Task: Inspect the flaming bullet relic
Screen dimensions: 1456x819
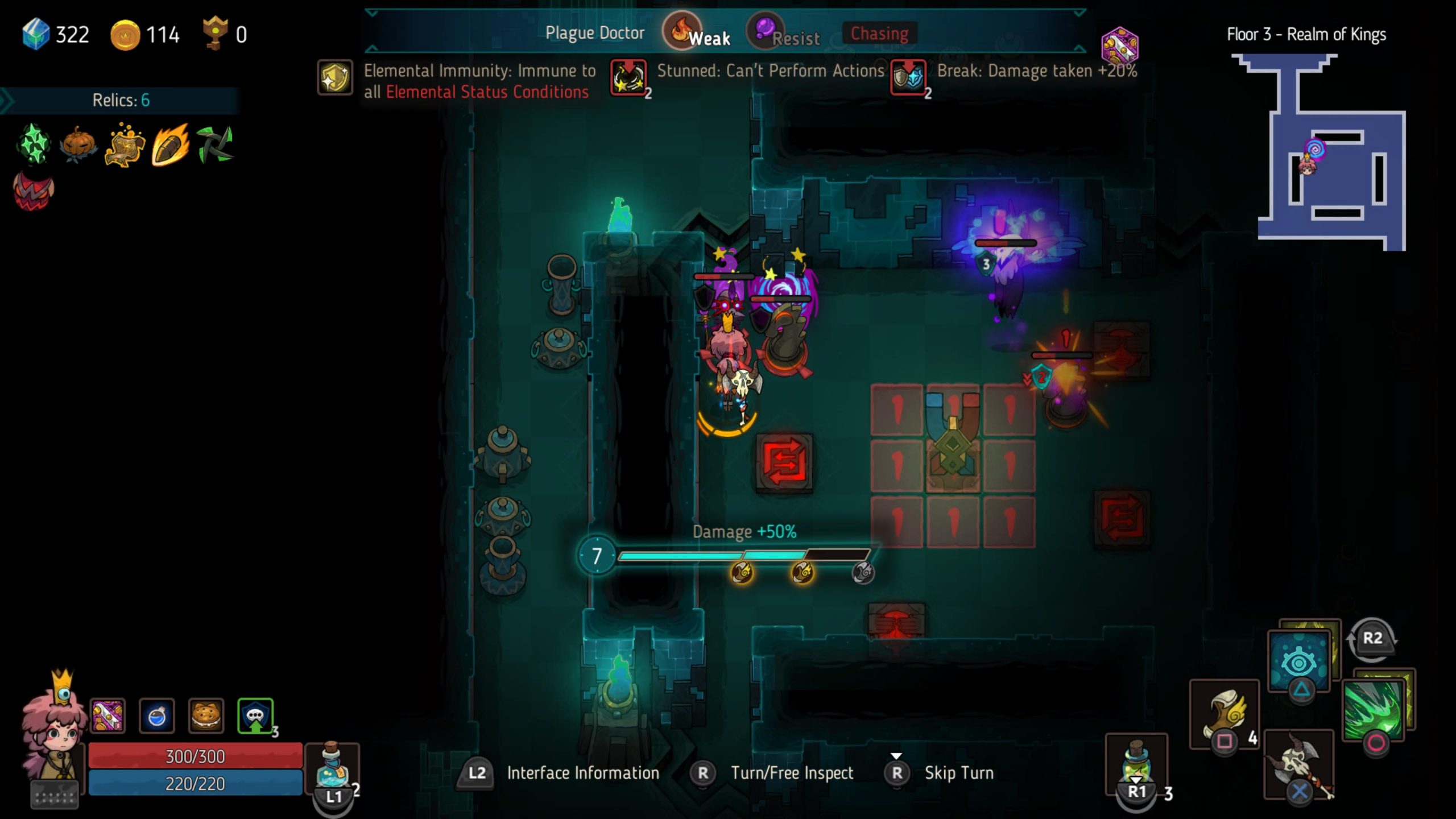Action: (x=170, y=144)
